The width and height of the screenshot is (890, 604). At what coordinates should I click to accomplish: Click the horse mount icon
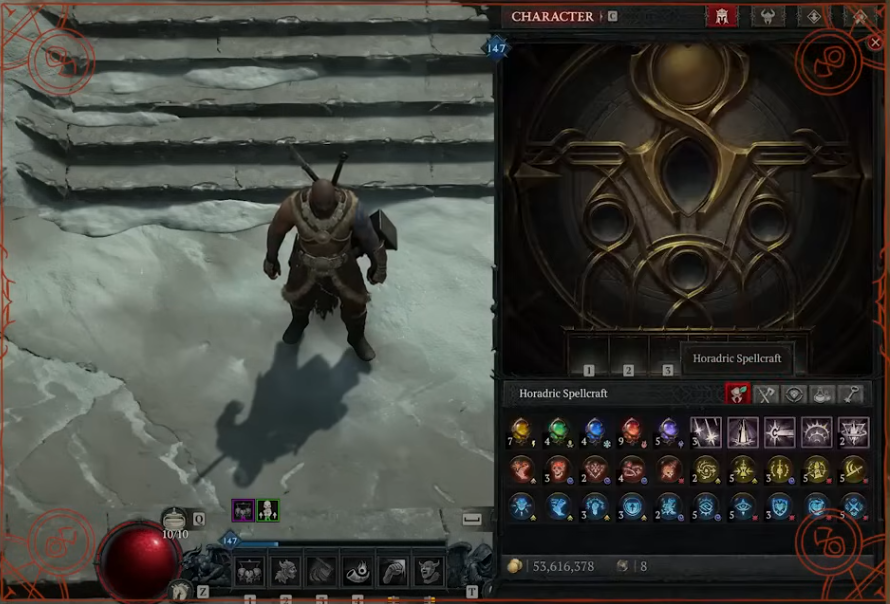[x=181, y=591]
